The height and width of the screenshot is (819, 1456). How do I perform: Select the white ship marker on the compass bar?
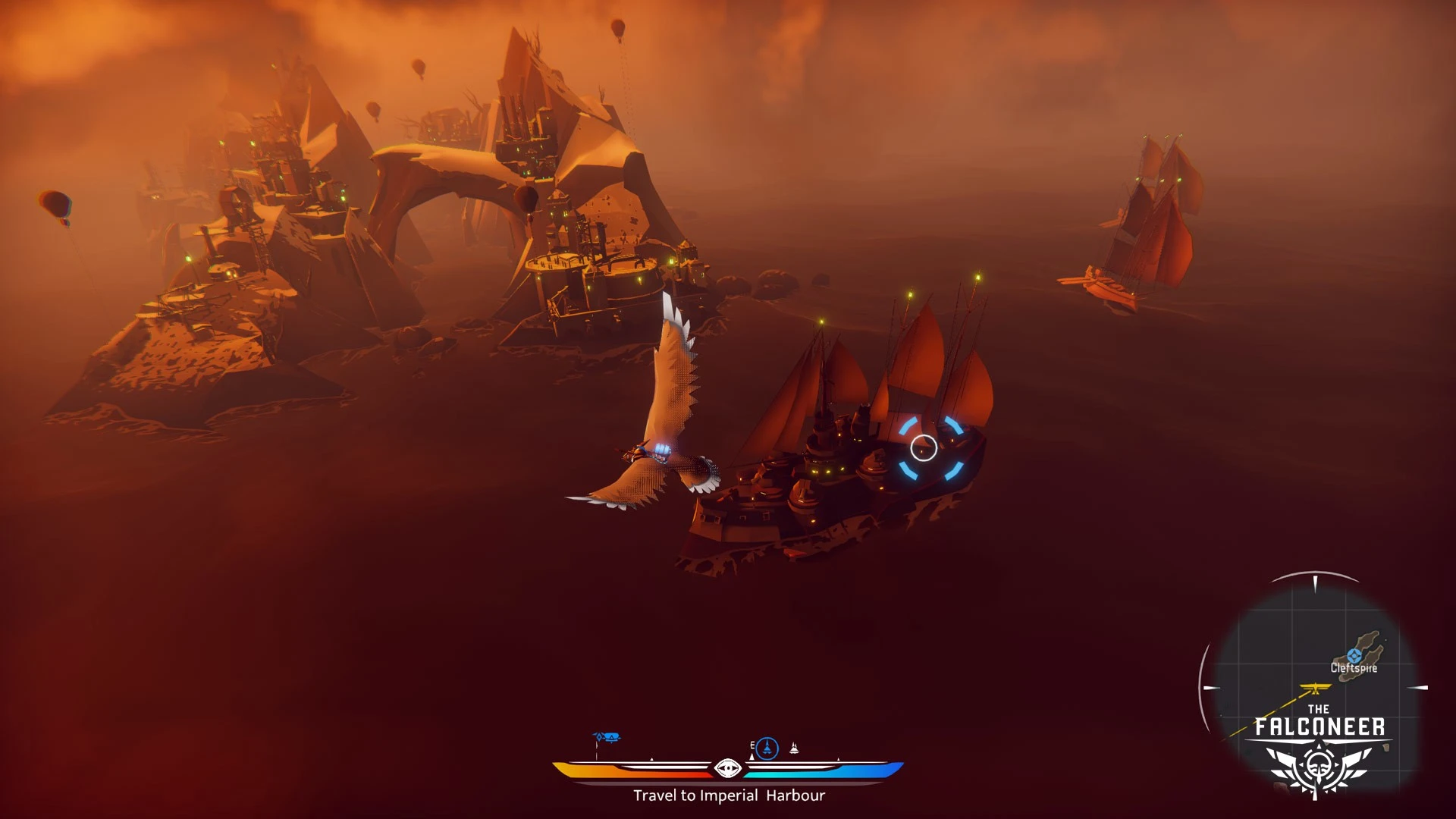pos(794,748)
